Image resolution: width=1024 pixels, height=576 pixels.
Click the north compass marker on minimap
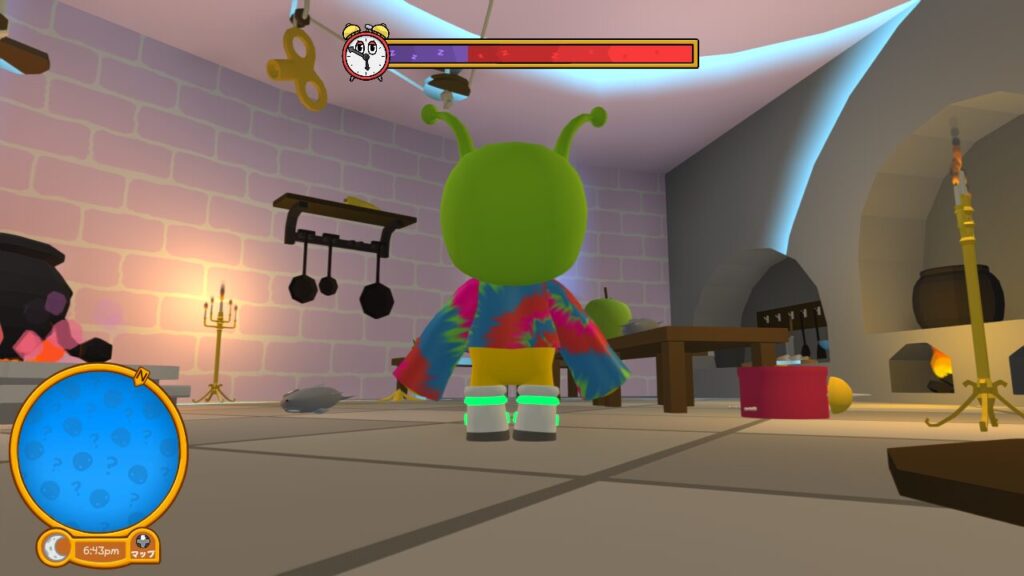[142, 376]
